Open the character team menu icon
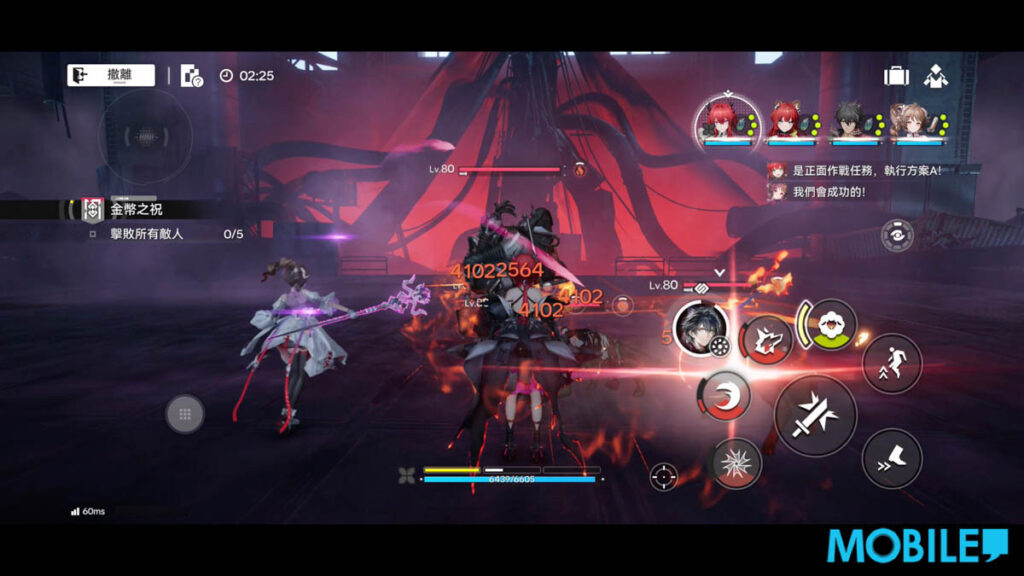Image resolution: width=1024 pixels, height=576 pixels. pyautogui.click(x=936, y=76)
